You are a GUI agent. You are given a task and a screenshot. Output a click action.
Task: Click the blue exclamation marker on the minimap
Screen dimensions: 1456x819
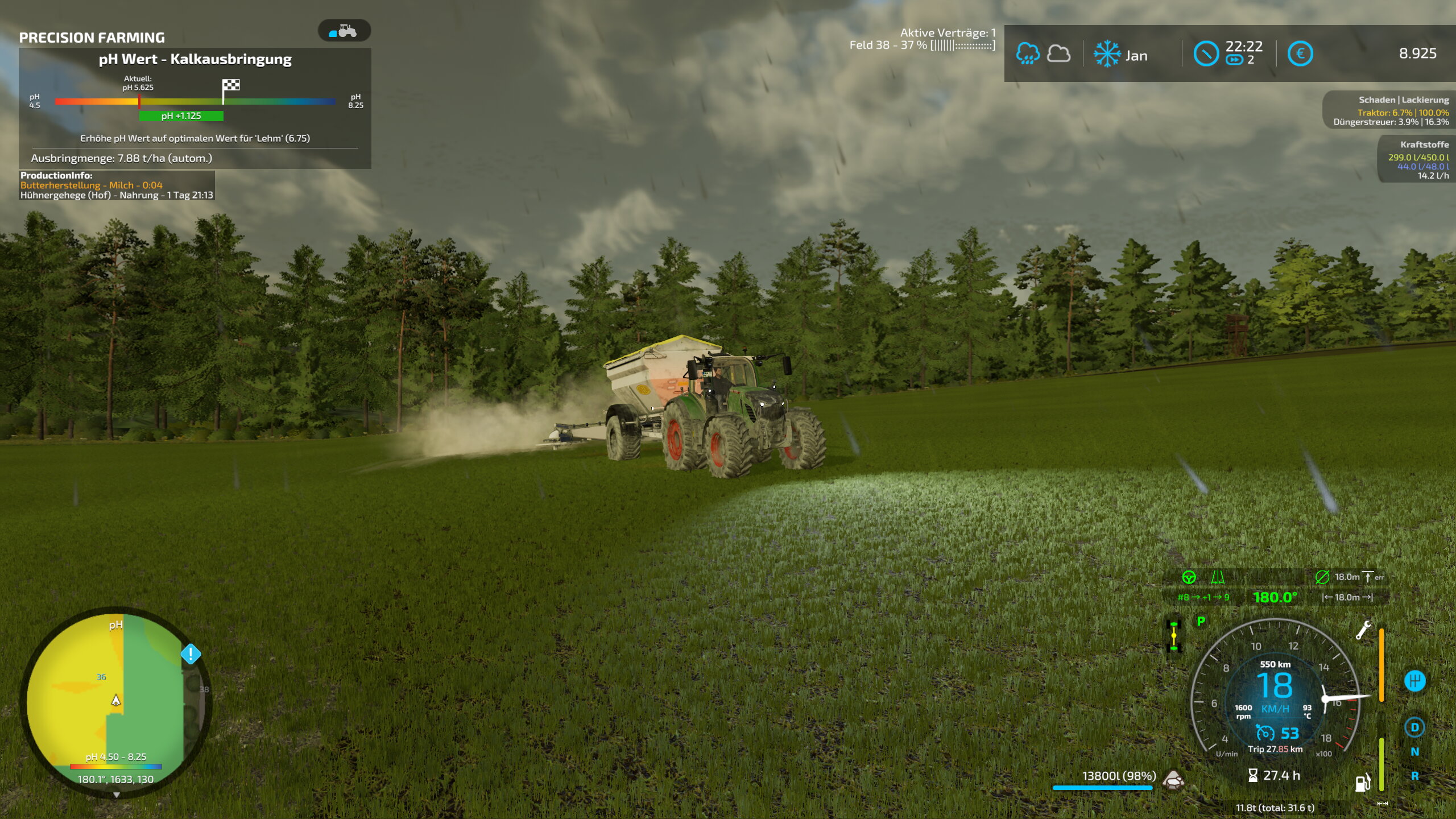click(191, 654)
